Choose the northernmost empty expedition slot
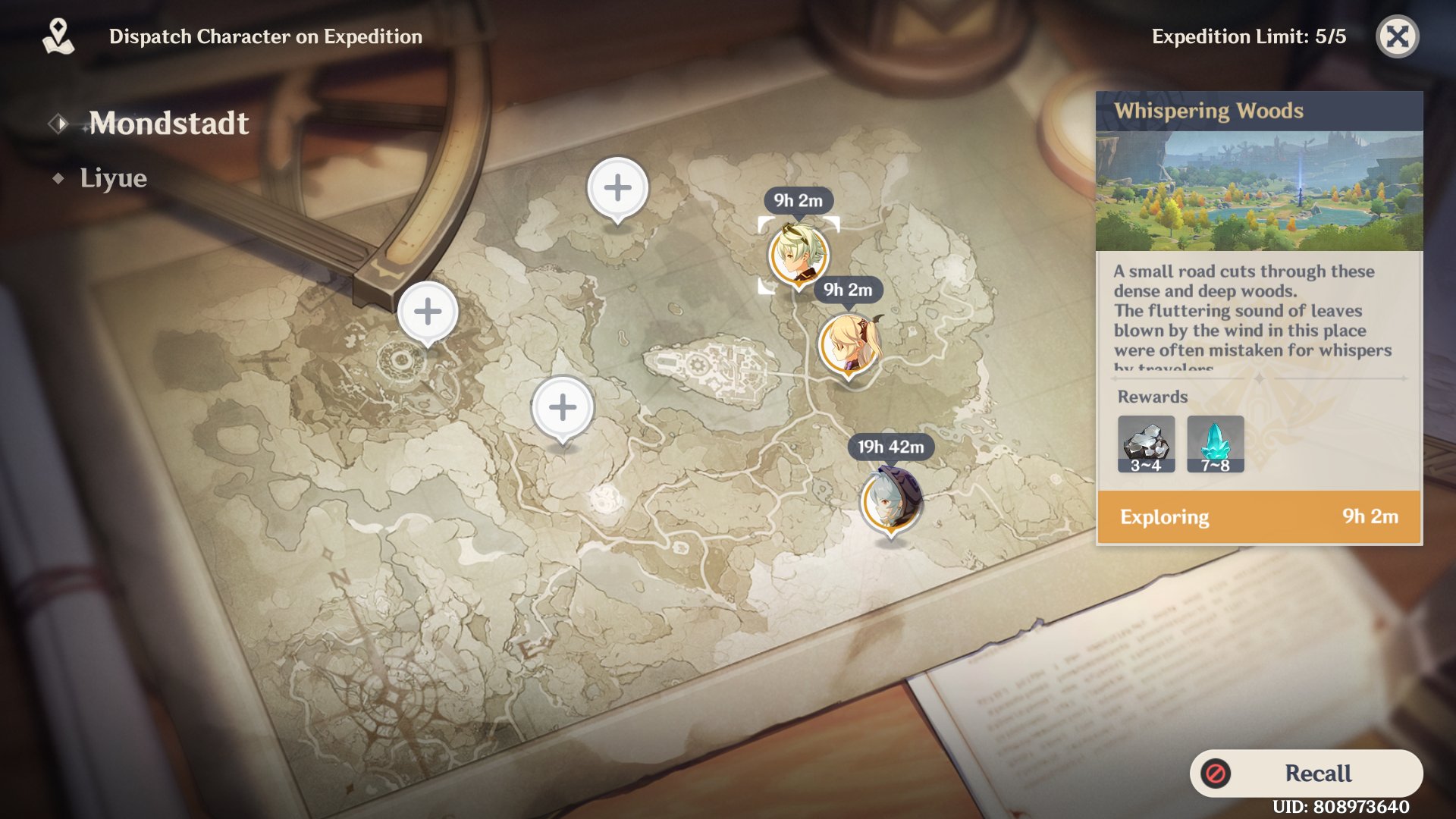Screen dimensions: 1456x819 point(617,188)
